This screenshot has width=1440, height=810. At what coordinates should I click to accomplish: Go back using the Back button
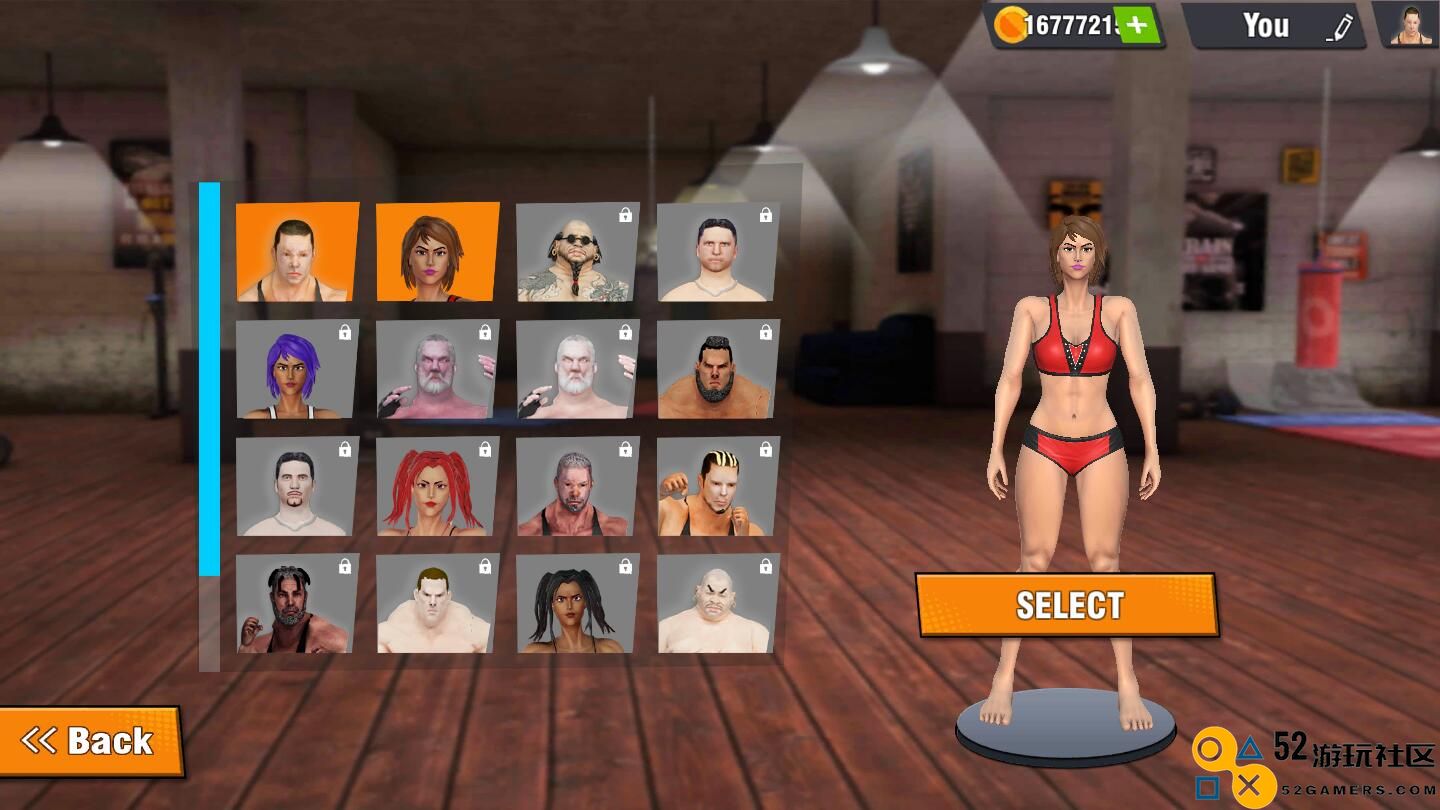[89, 741]
